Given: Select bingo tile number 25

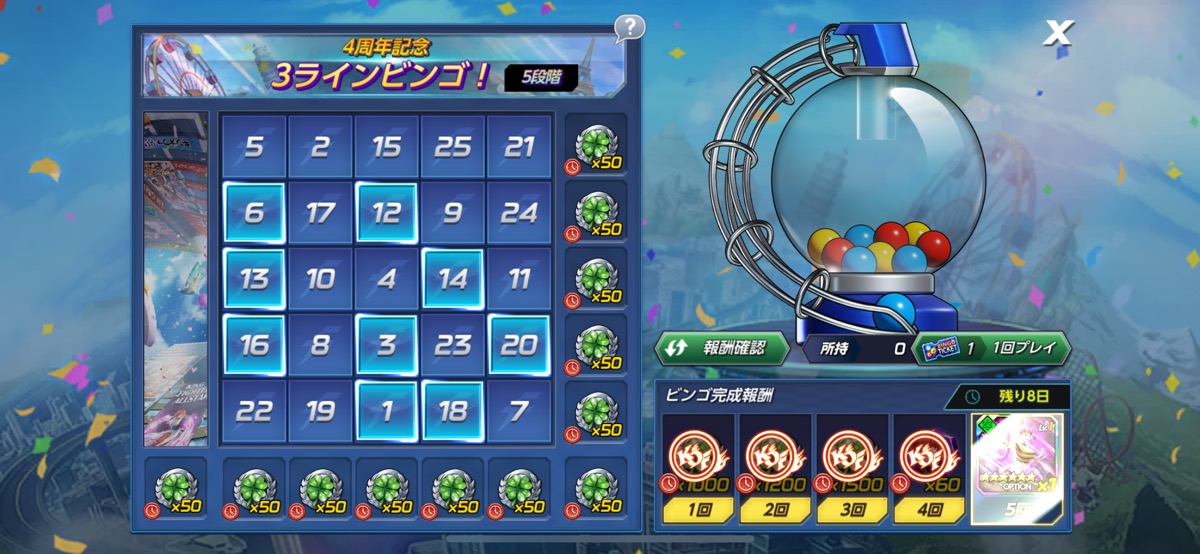Looking at the screenshot, I should coord(453,147).
